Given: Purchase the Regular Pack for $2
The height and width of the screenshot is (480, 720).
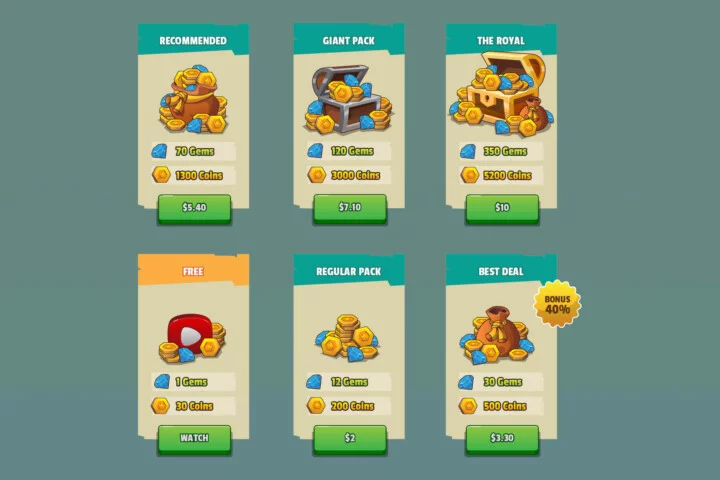Looking at the screenshot, I should coord(350,438).
